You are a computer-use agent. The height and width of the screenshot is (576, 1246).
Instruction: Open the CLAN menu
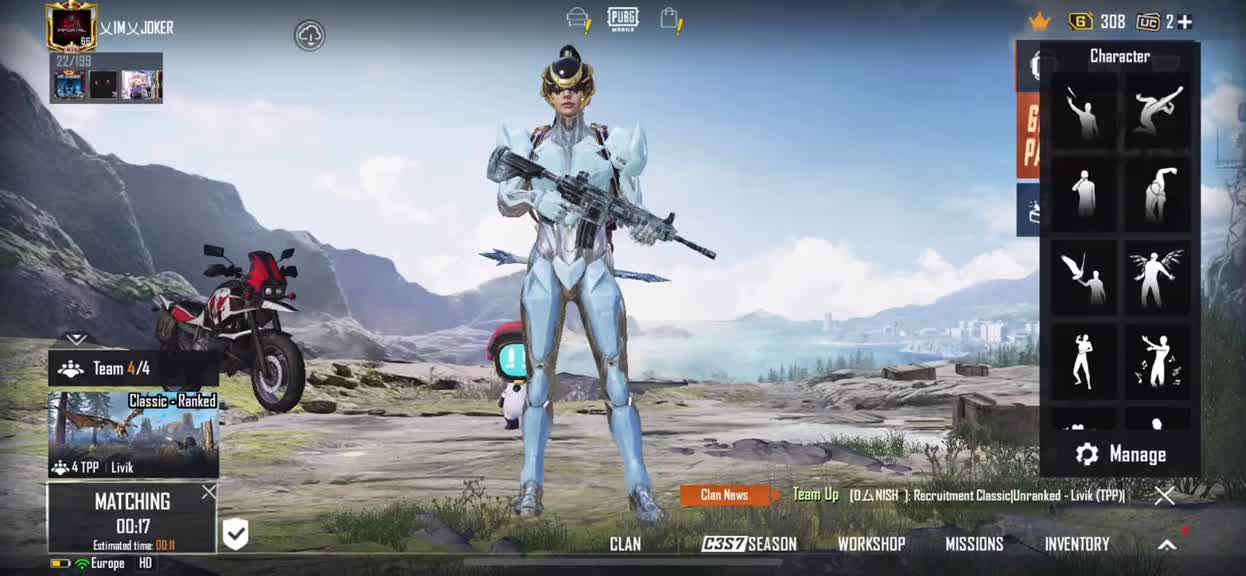click(x=625, y=544)
